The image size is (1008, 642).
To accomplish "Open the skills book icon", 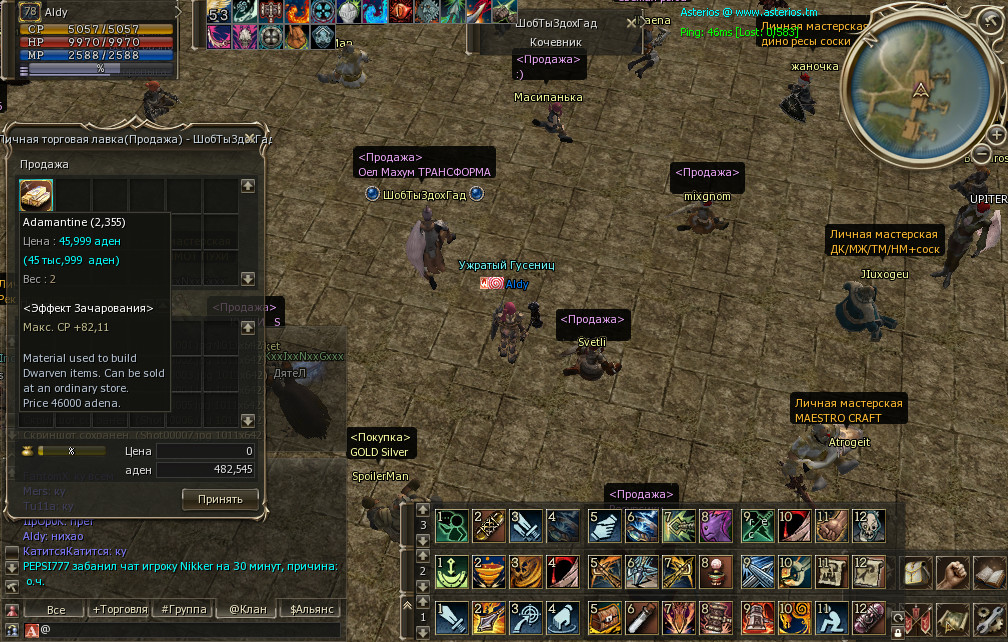I will 990,574.
